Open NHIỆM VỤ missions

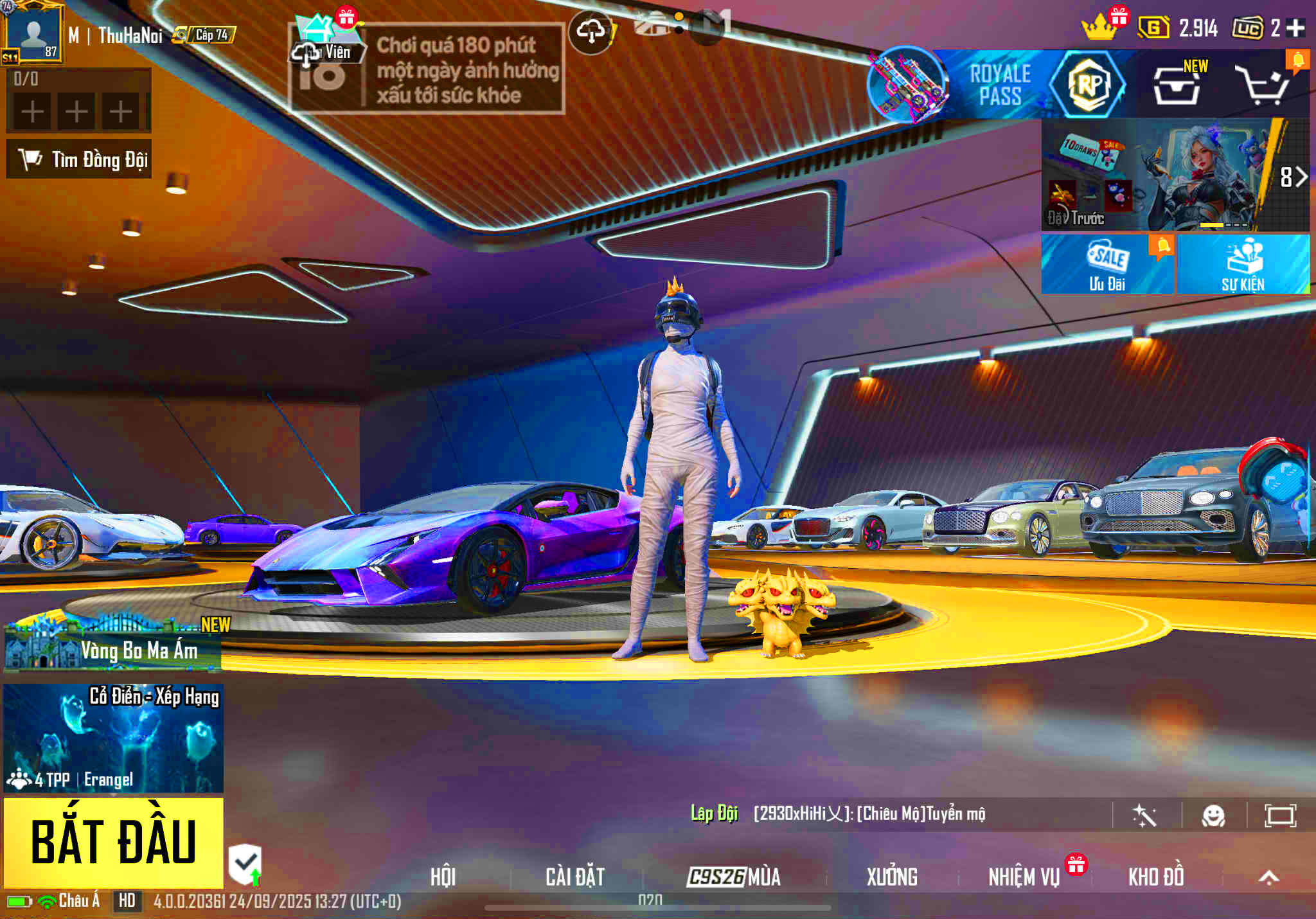[1024, 877]
